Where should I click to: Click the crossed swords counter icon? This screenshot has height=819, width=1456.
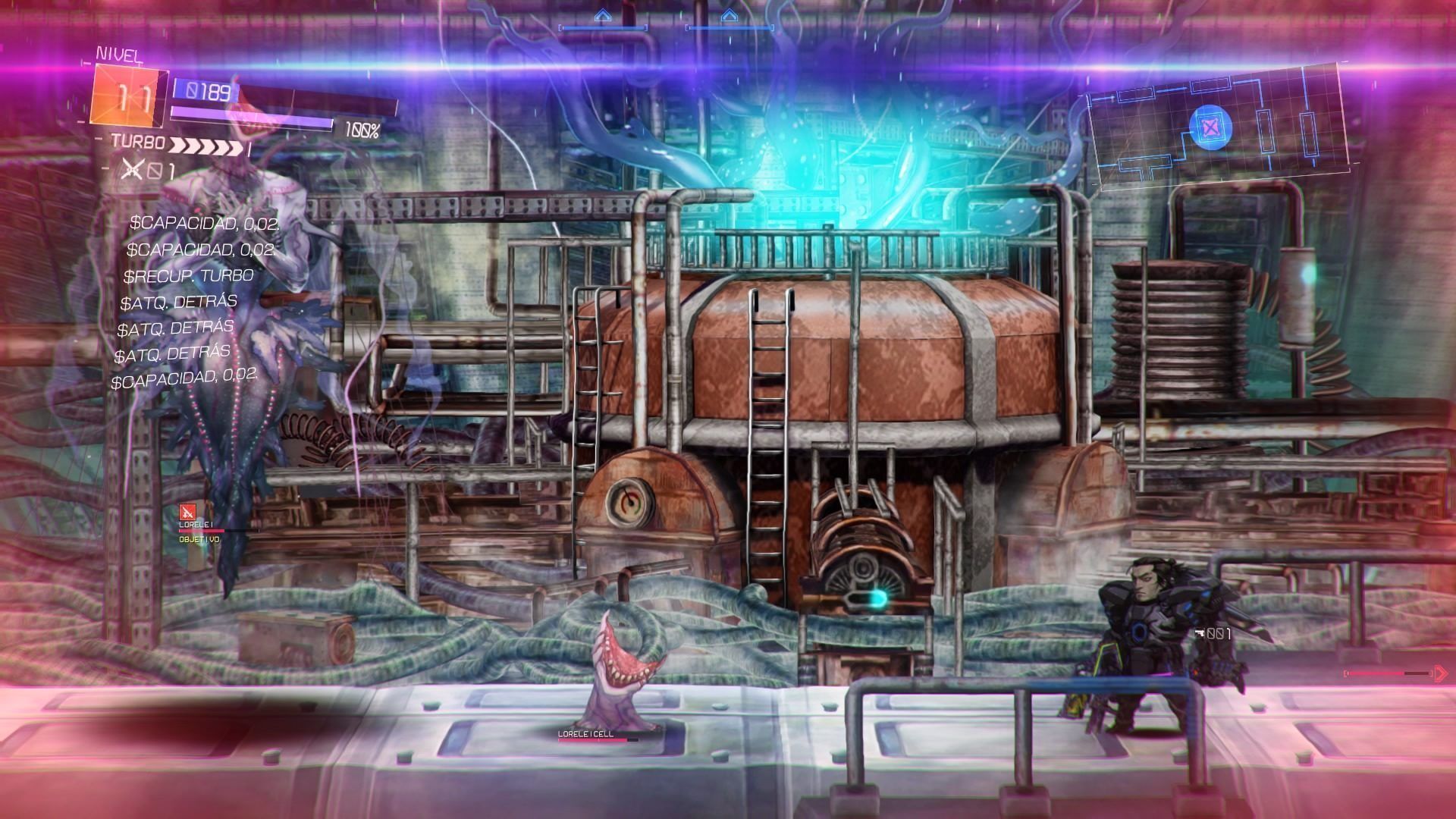(x=133, y=170)
